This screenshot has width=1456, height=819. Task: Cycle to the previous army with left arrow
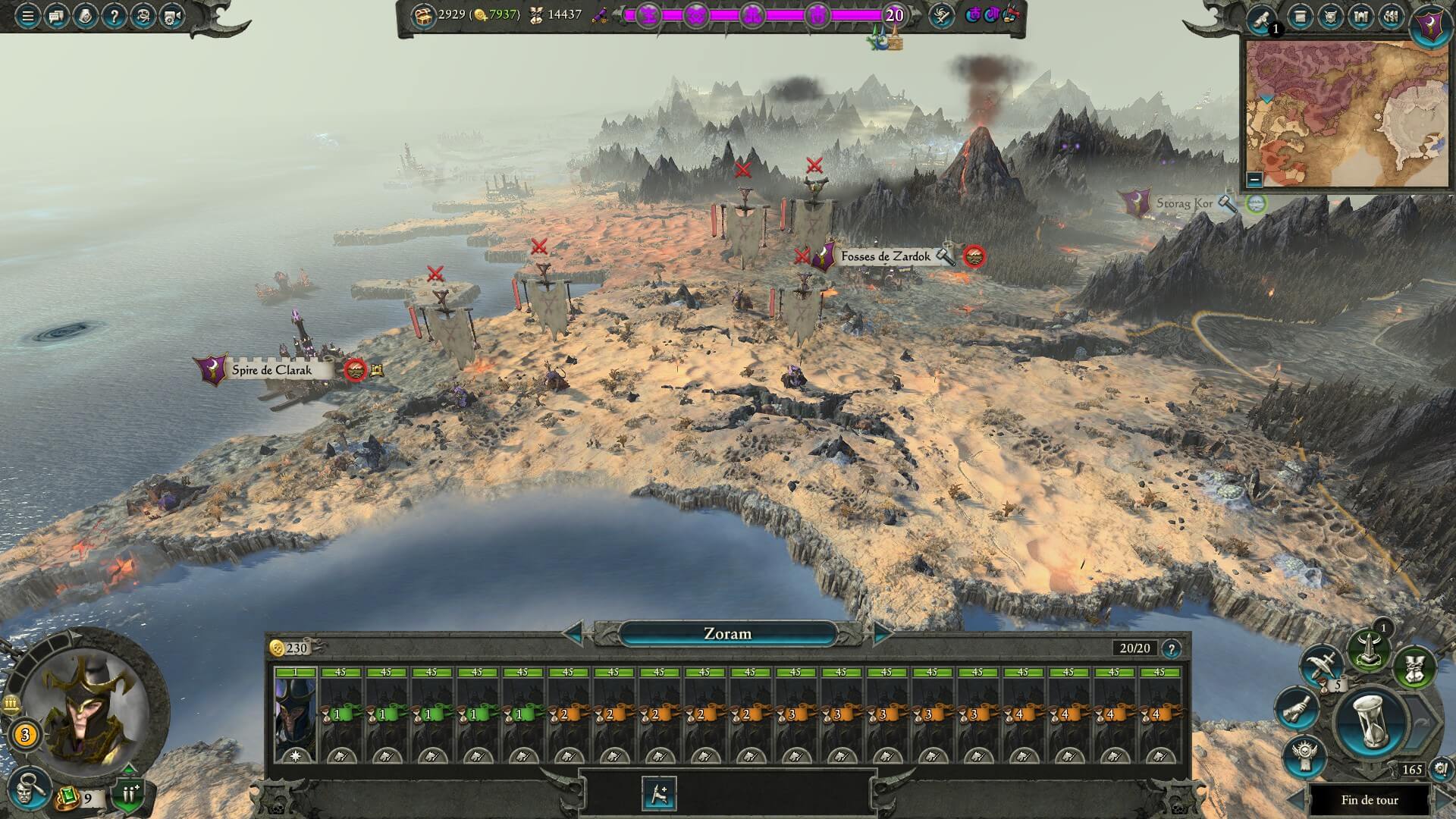574,633
